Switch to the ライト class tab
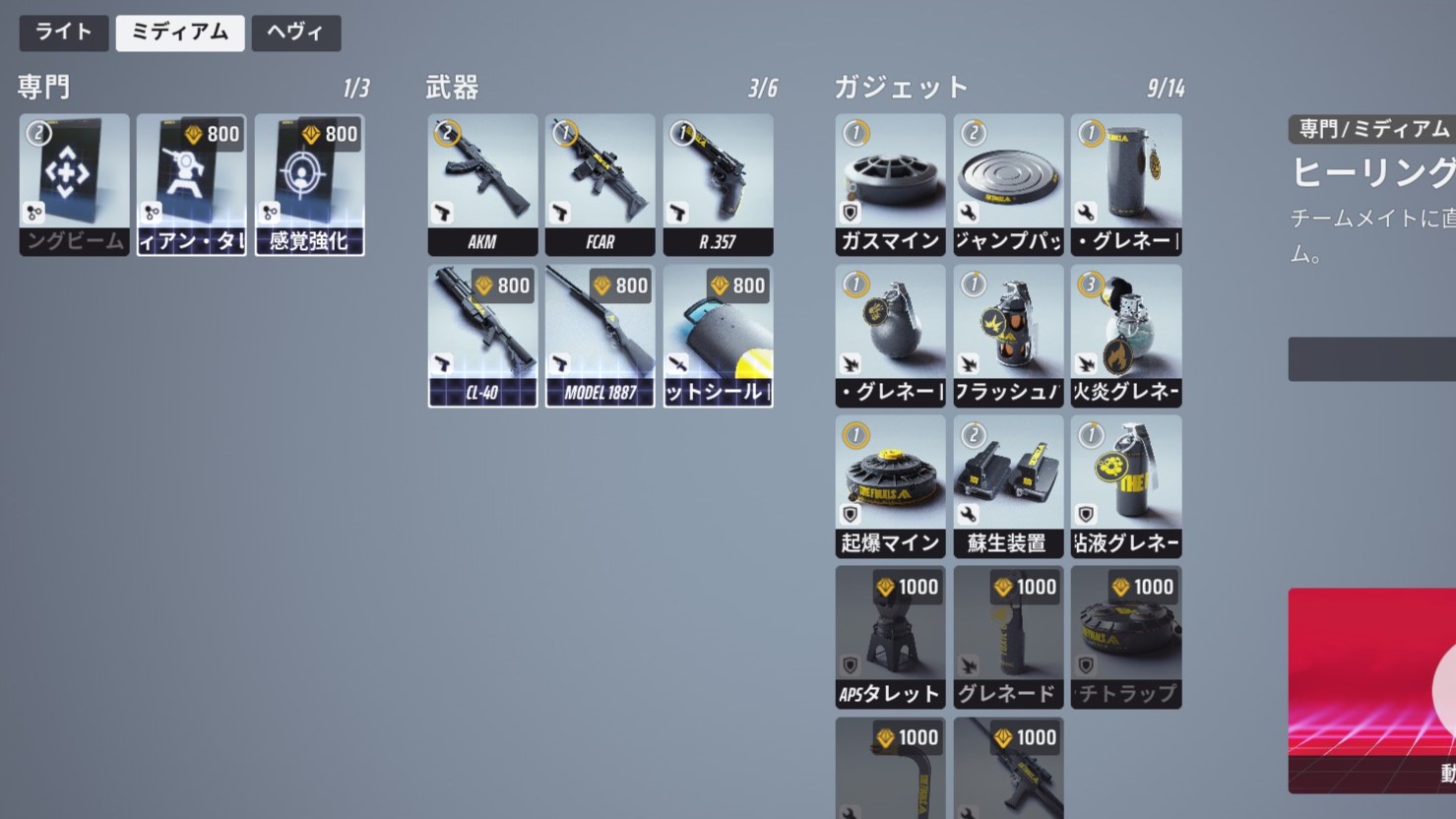This screenshot has width=1456, height=819. (63, 32)
